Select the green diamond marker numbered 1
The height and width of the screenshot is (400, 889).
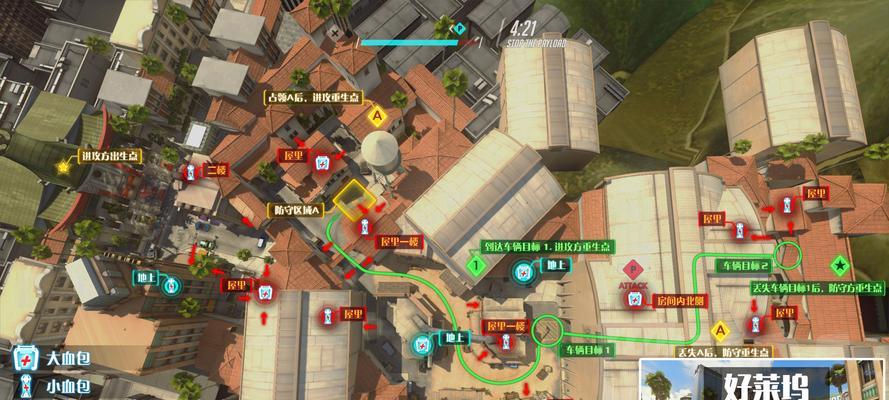[477, 266]
